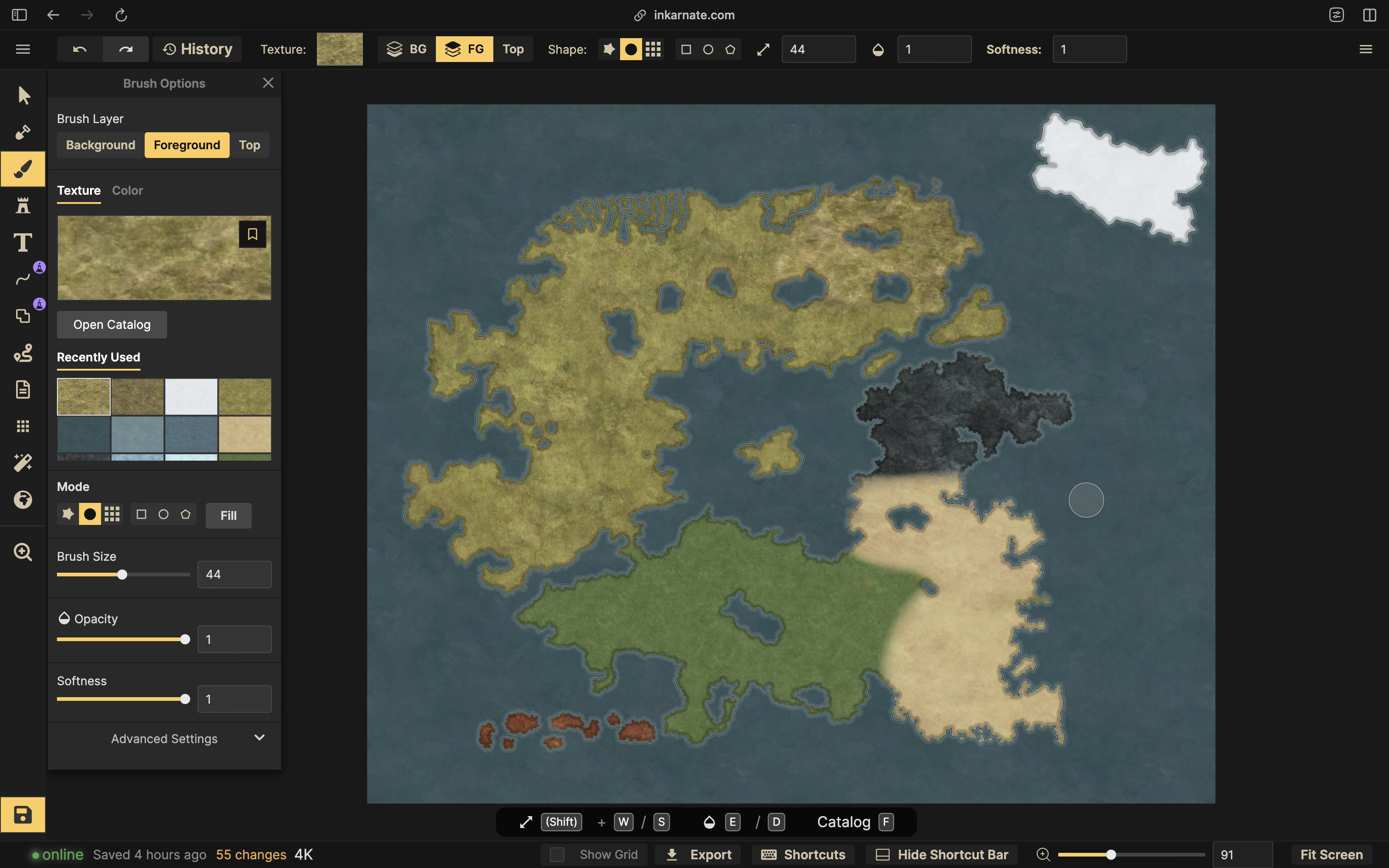Click the magic wand tool
Image resolution: width=1389 pixels, height=868 pixels.
tap(23, 462)
